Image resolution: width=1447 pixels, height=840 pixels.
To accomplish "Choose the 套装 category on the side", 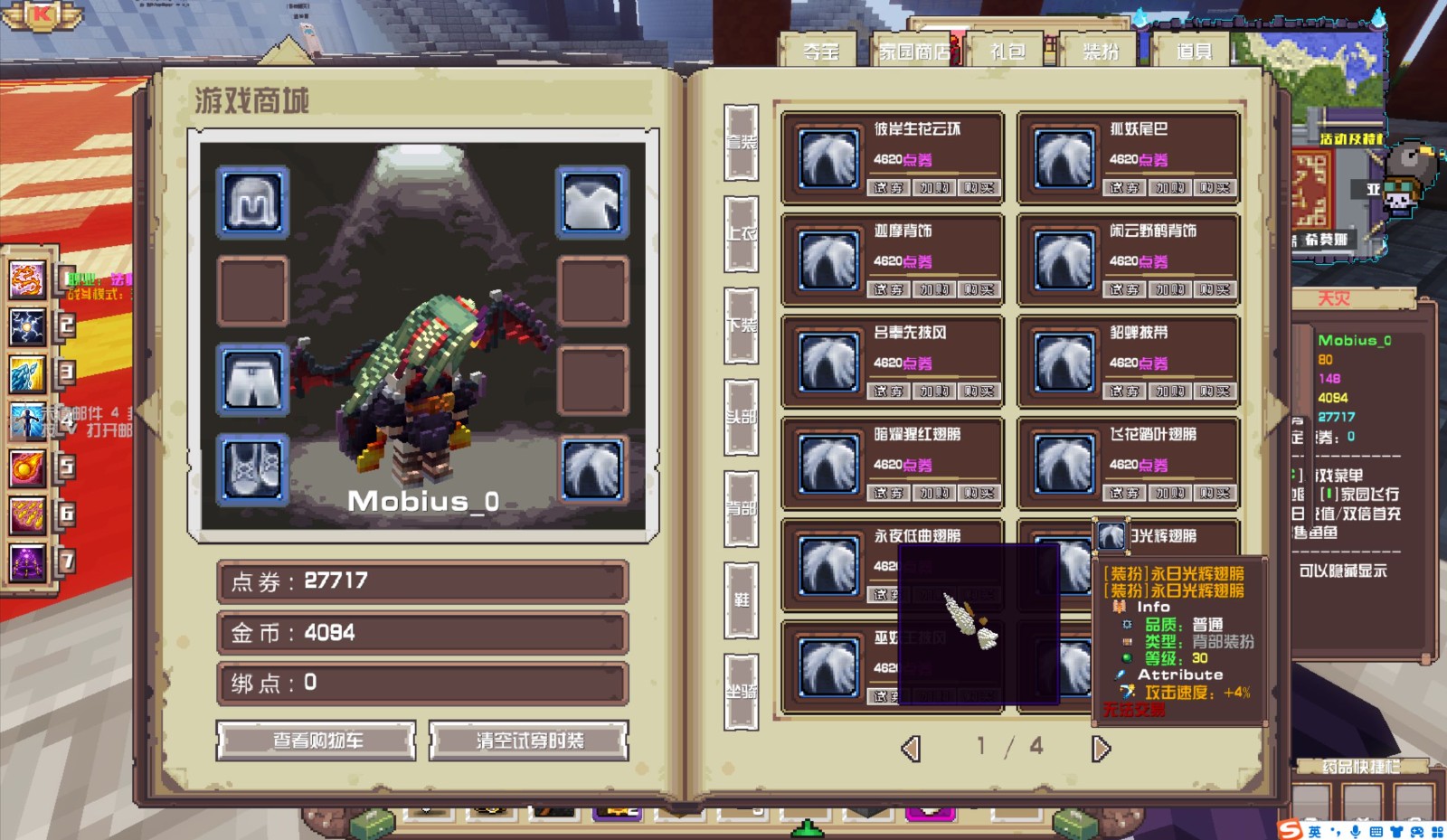I will [x=741, y=142].
